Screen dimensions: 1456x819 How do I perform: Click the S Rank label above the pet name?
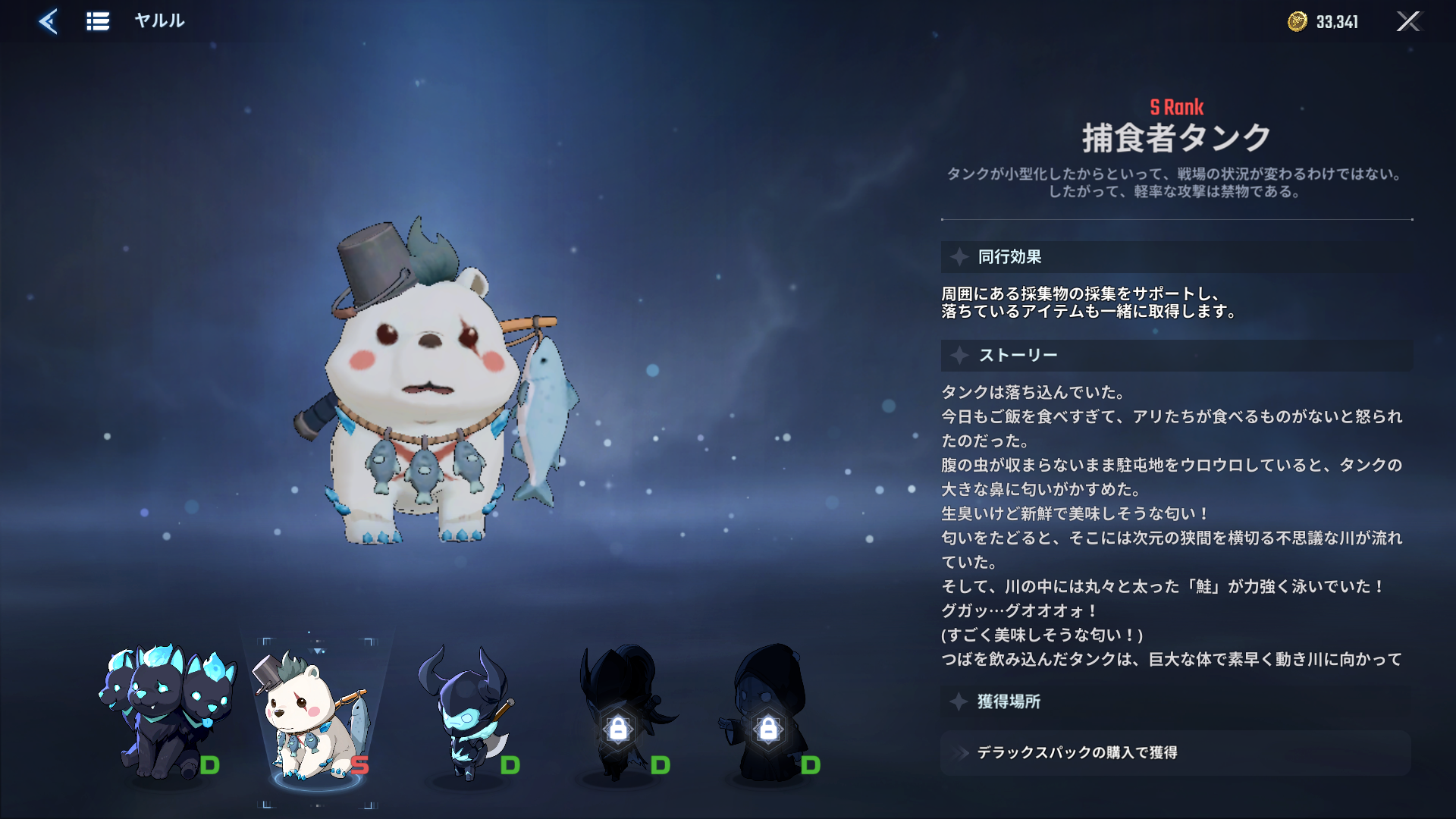[1176, 108]
